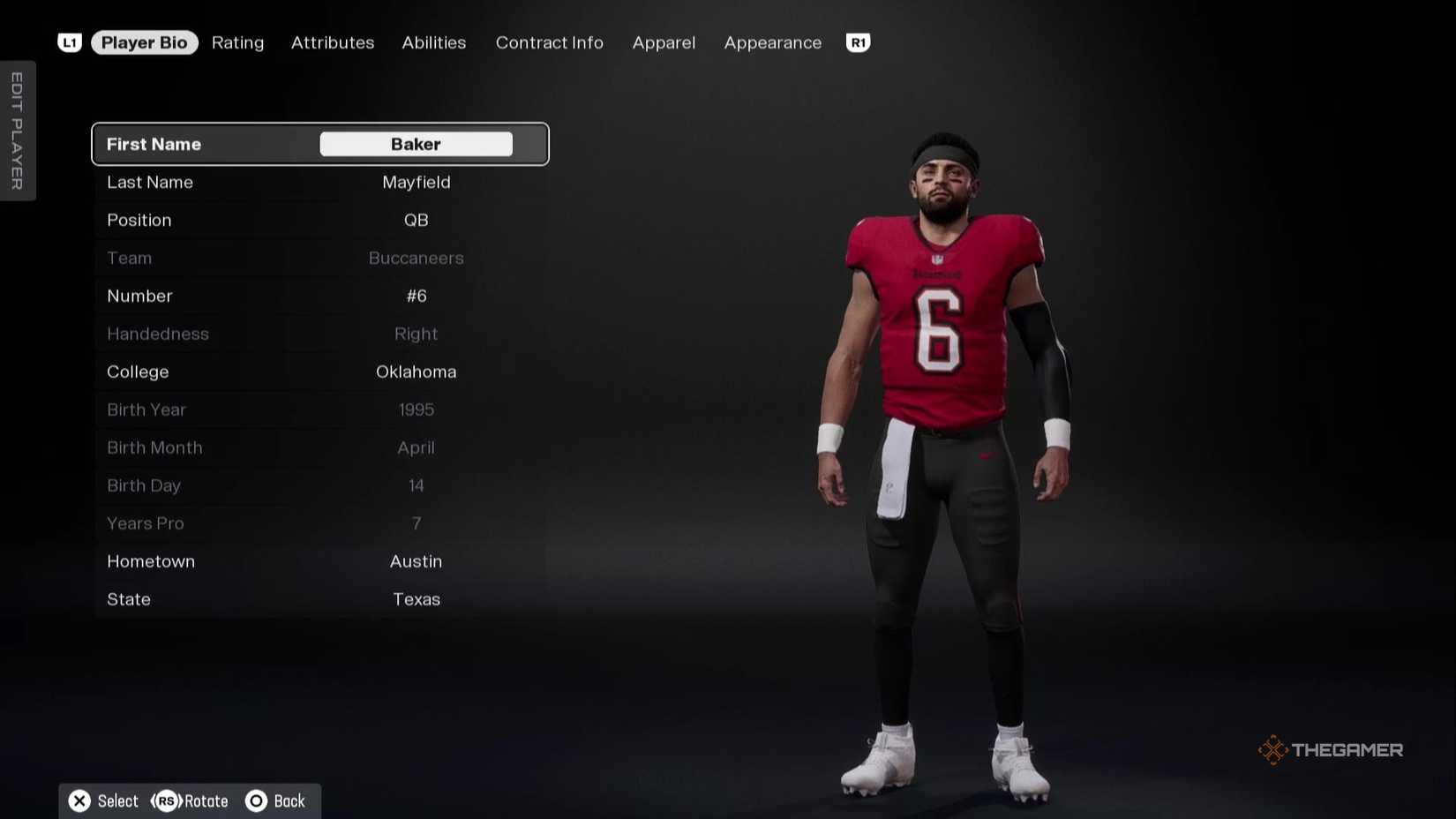Switch to the Rating tab
Screen dimensions: 1456x819
pos(236,42)
